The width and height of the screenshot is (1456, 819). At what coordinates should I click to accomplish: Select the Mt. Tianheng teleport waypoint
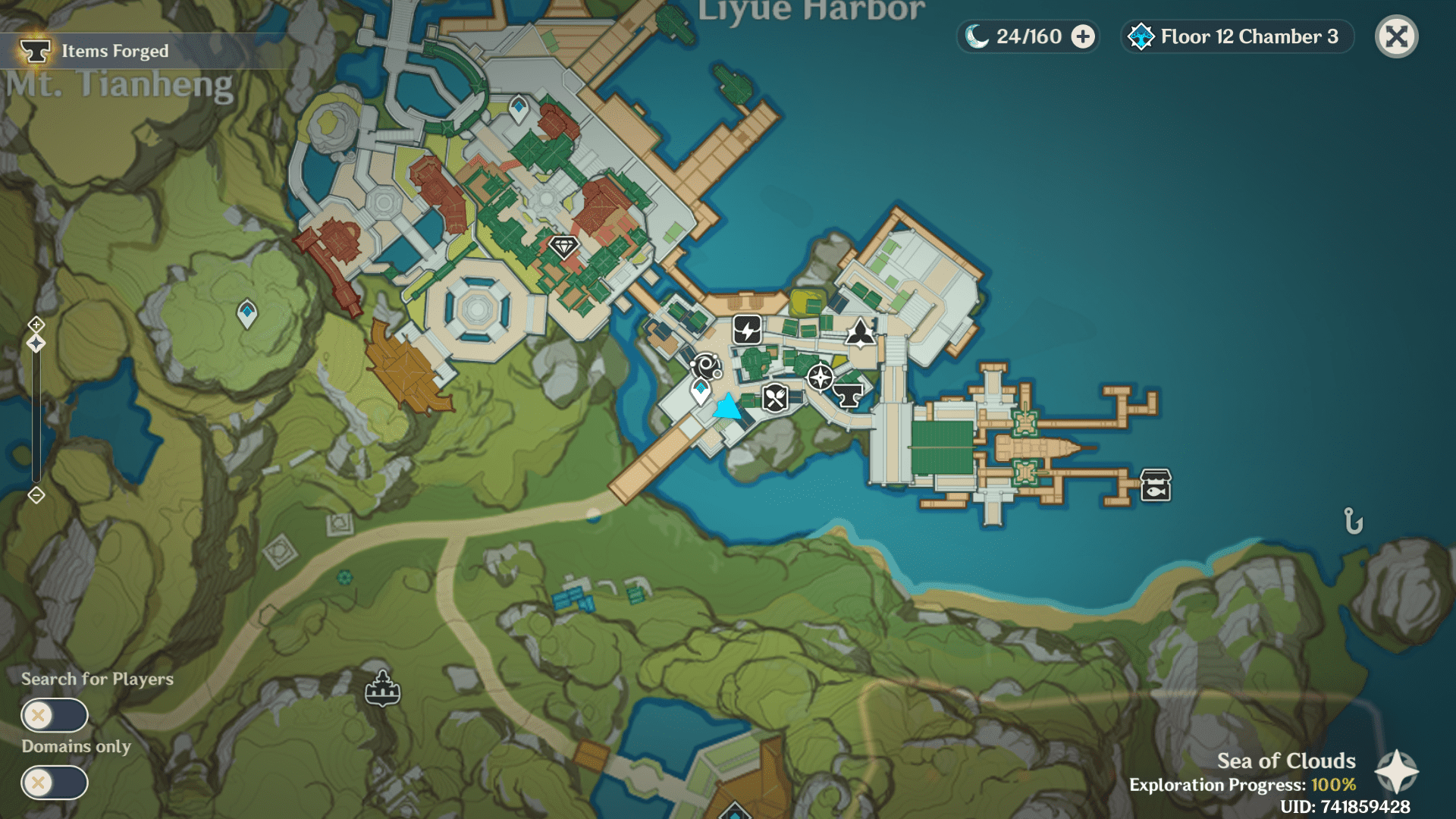click(x=247, y=312)
